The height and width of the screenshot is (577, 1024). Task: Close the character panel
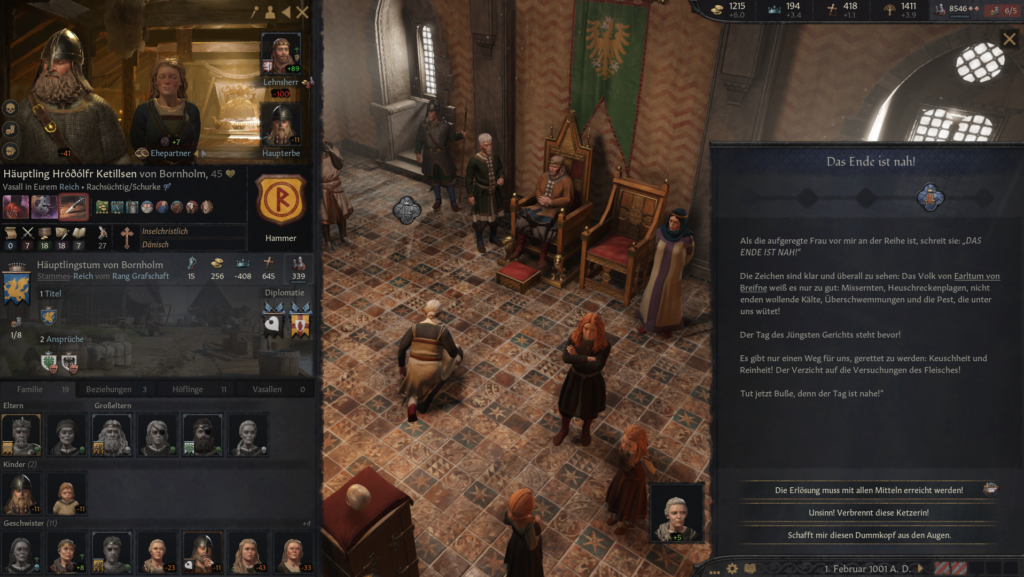tap(302, 12)
